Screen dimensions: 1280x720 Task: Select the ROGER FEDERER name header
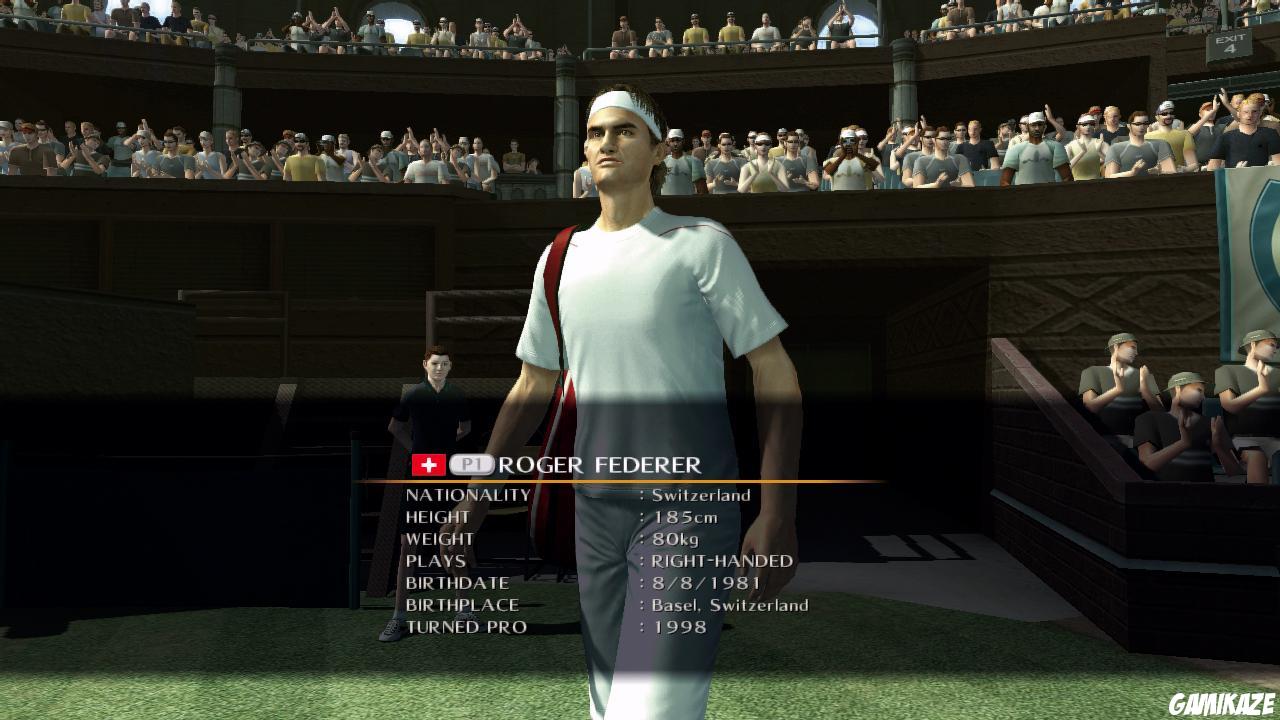coord(600,464)
